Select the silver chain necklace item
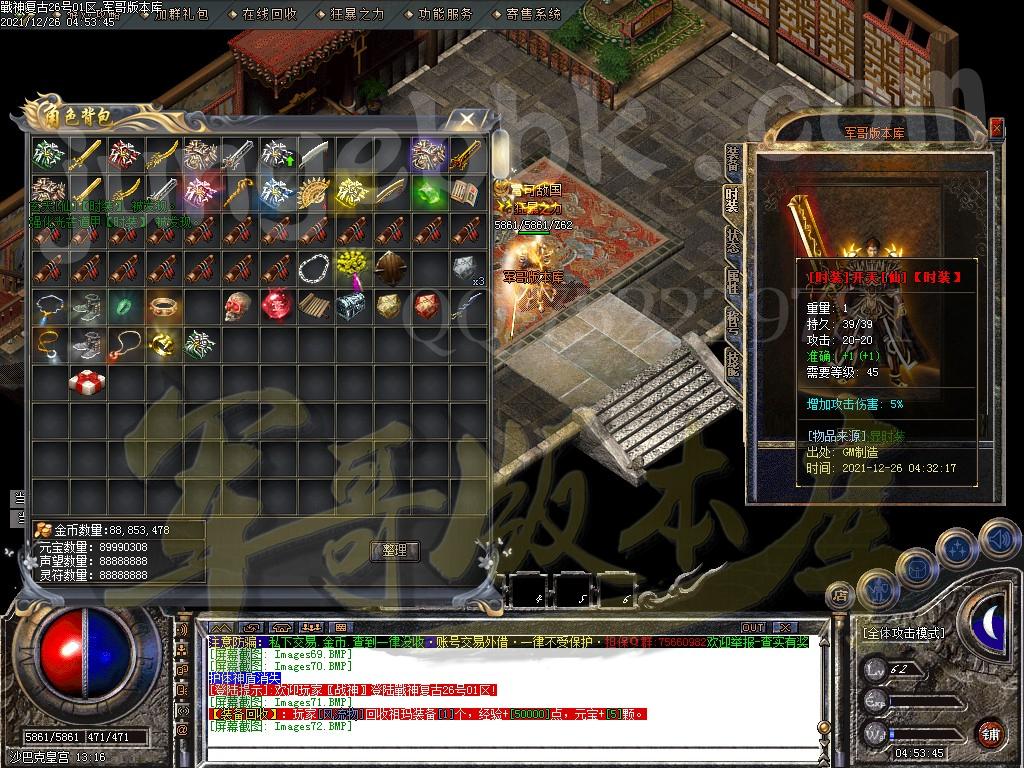This screenshot has height=768, width=1024. coord(315,267)
